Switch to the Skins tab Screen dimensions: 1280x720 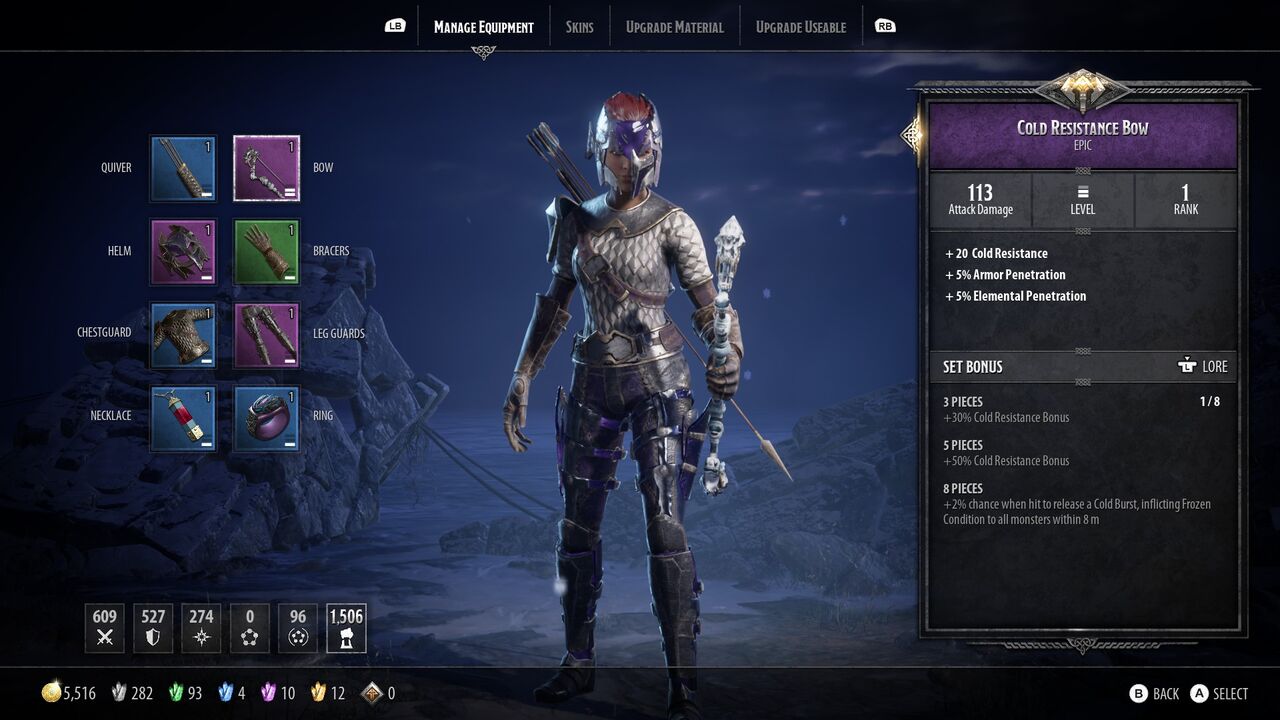tap(579, 27)
